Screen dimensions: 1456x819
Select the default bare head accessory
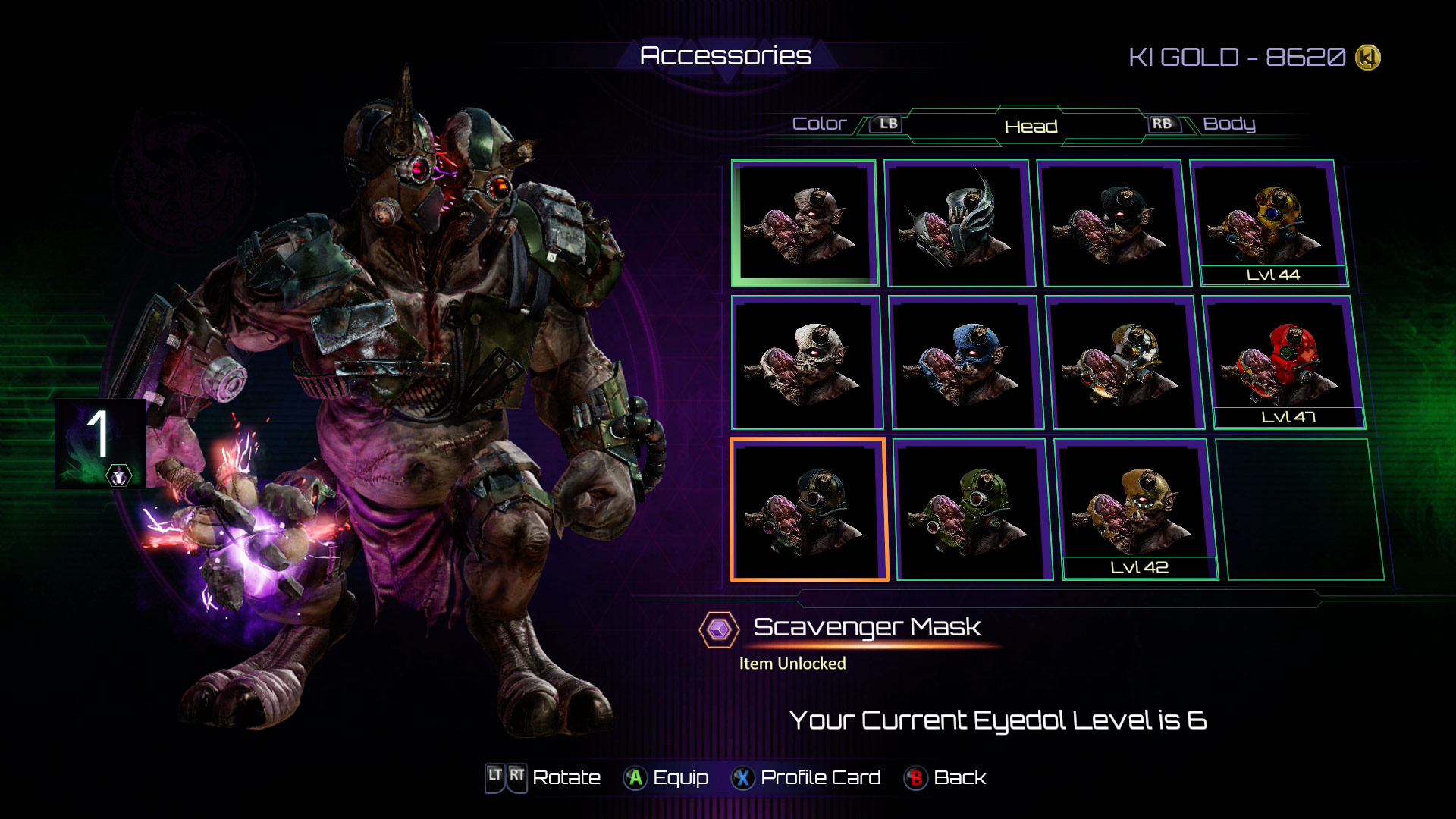click(x=805, y=220)
